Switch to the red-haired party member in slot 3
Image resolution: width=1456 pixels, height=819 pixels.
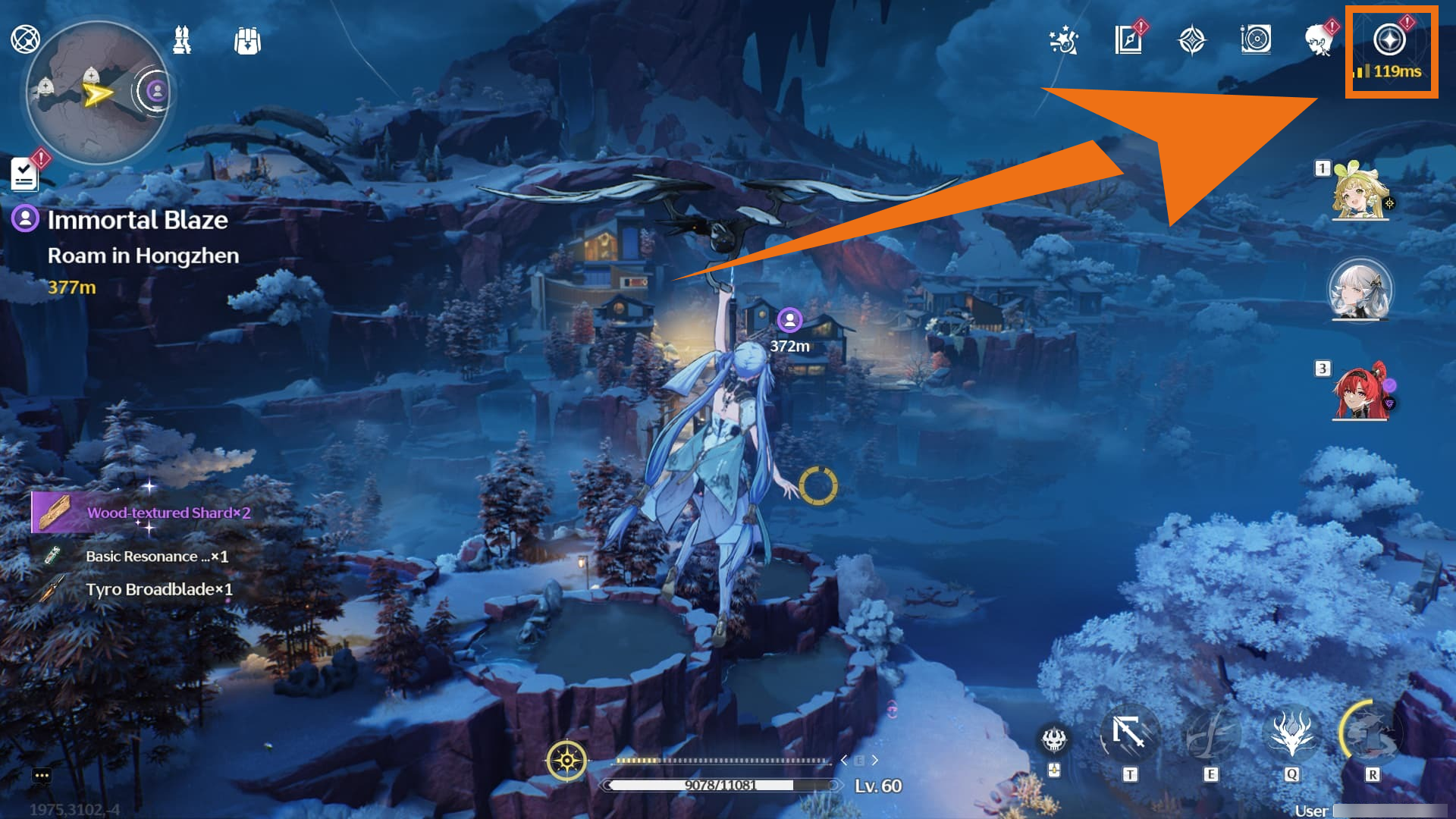[x=1360, y=392]
